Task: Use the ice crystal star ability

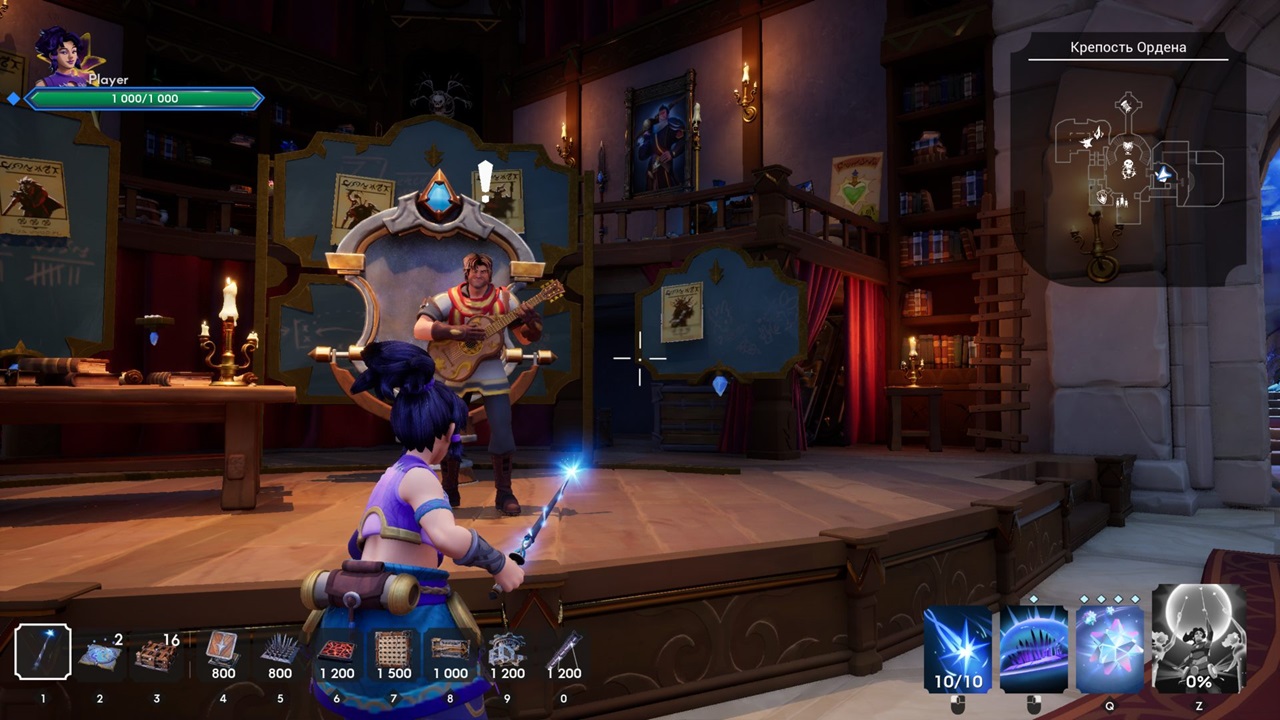Action: (x=1110, y=650)
